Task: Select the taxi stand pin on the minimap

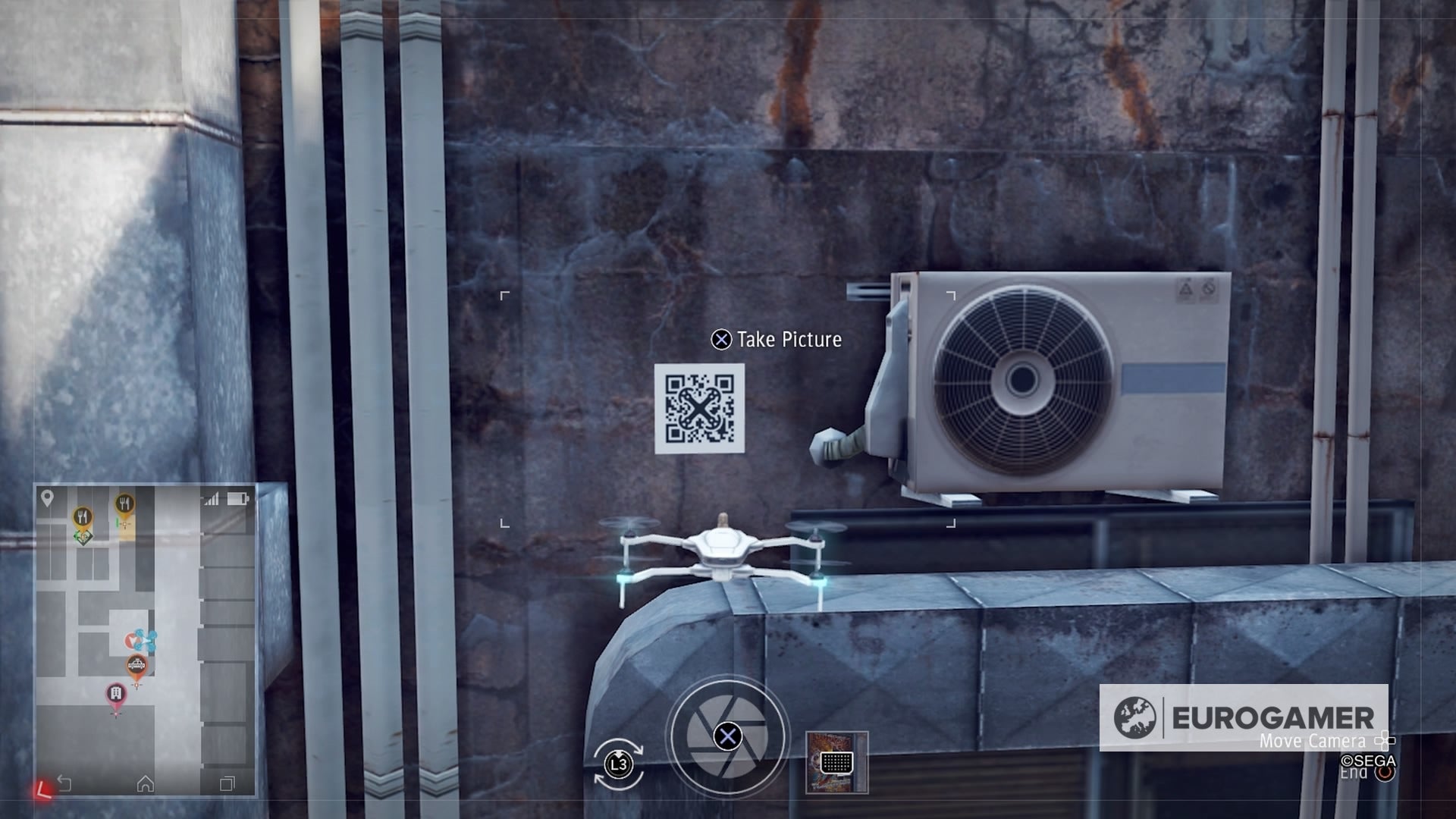Action: point(136,664)
